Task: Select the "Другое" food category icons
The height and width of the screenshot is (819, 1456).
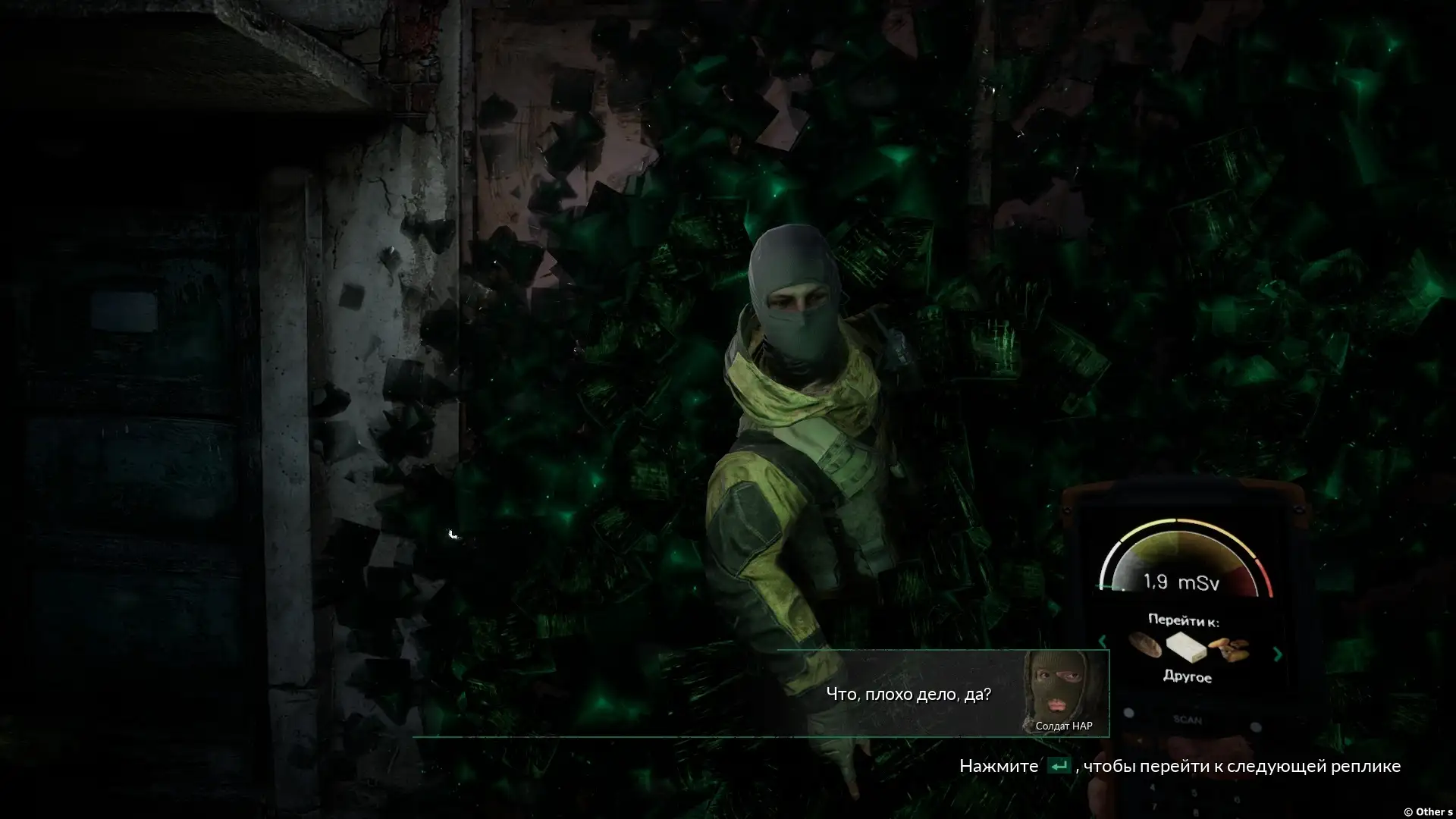Action: pos(1188,647)
